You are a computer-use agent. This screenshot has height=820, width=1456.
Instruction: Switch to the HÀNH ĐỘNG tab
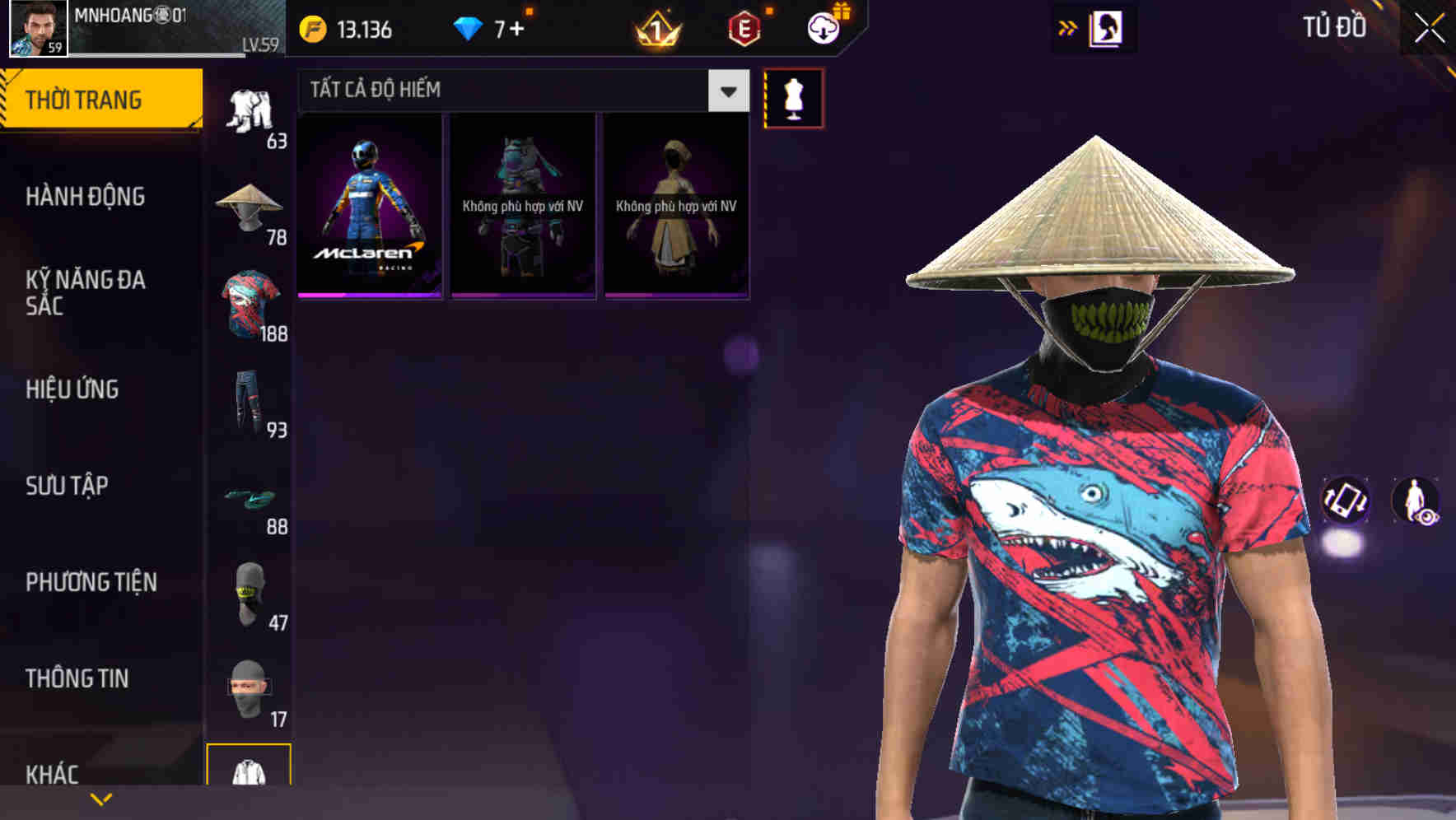[x=85, y=197]
